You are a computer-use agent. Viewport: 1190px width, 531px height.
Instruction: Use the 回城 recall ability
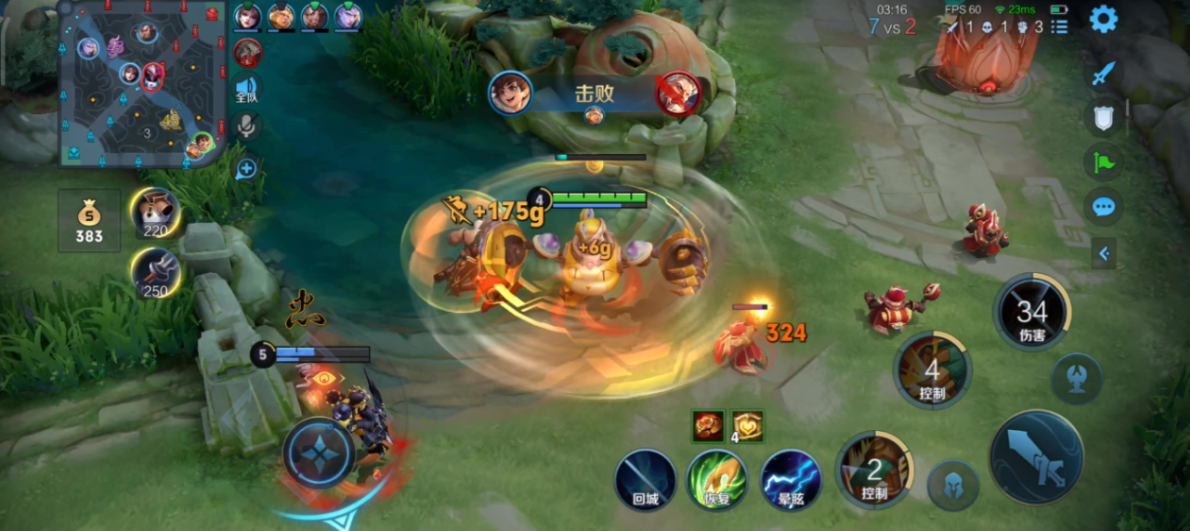coord(645,479)
